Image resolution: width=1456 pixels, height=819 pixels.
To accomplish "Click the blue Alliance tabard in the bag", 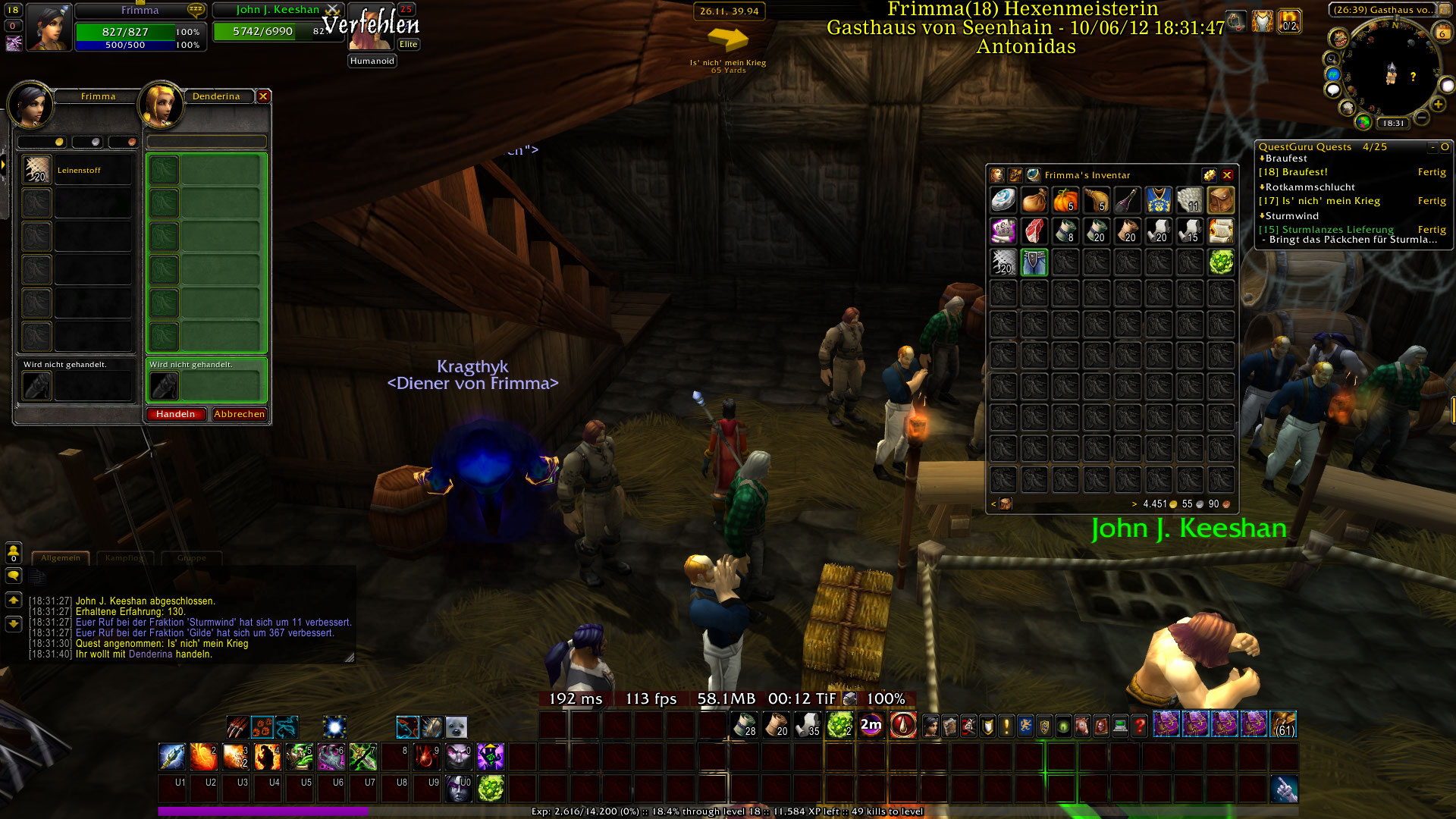I will [1159, 201].
